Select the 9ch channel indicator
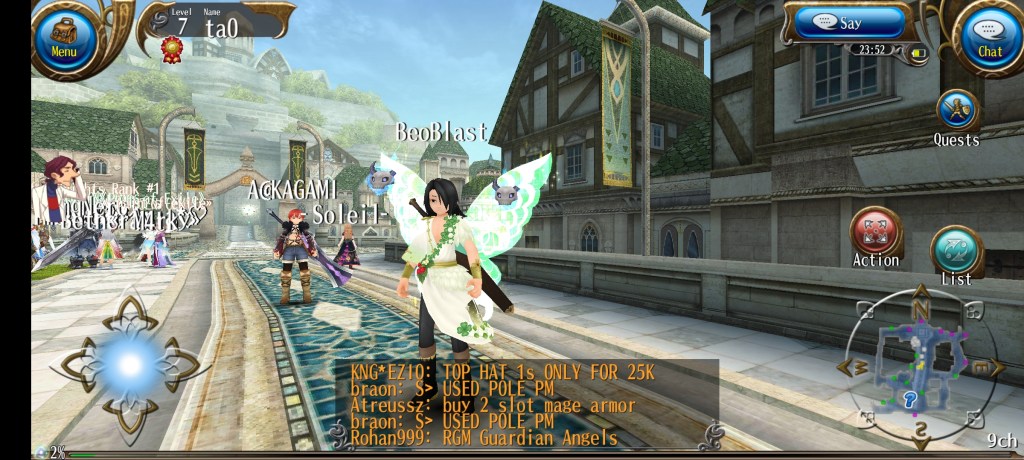The image size is (1024, 460). [x=1001, y=440]
